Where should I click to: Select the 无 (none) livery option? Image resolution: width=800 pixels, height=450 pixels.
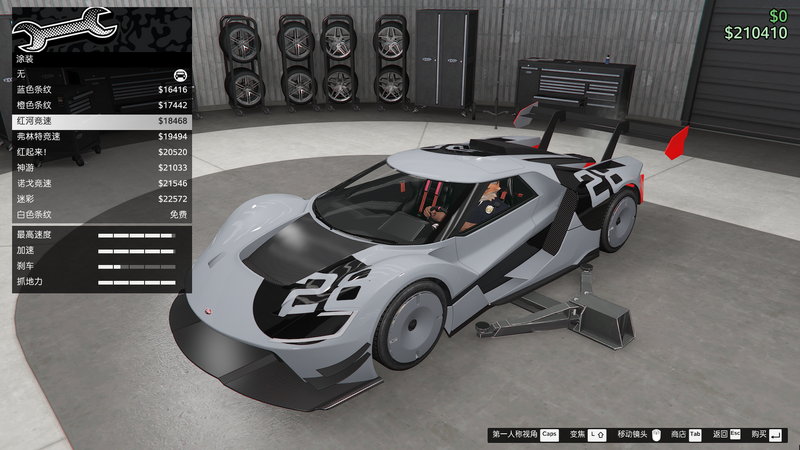[100, 74]
